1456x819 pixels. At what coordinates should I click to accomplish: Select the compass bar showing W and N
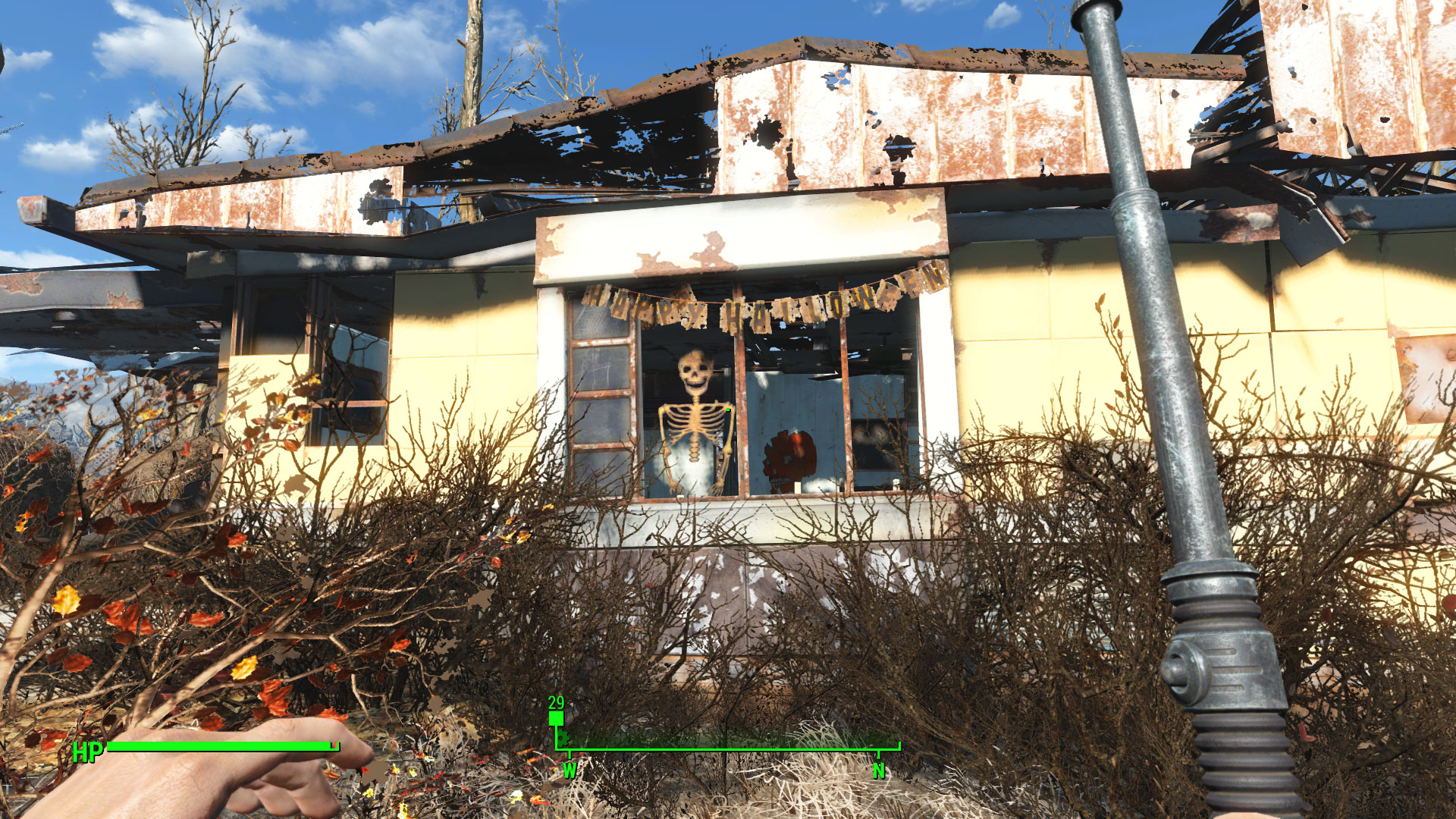point(728,748)
